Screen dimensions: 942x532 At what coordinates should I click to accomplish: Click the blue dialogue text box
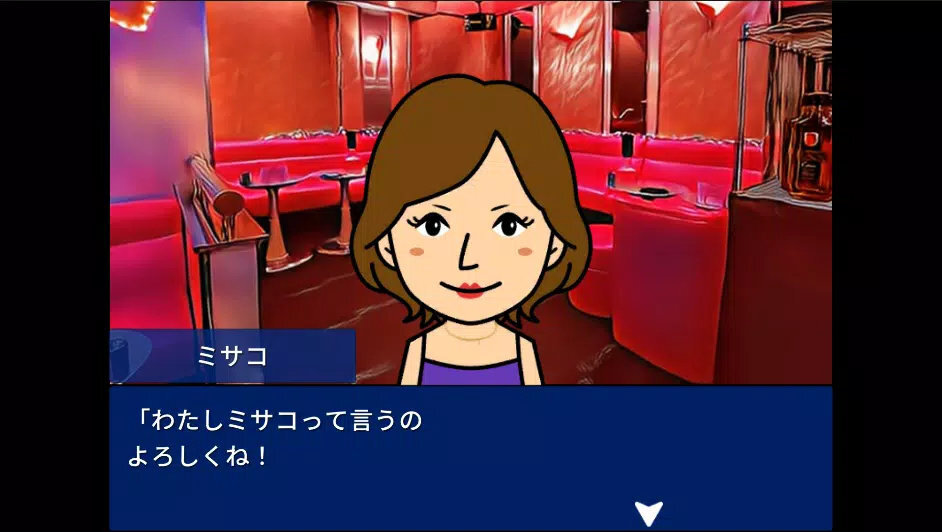(x=470, y=457)
